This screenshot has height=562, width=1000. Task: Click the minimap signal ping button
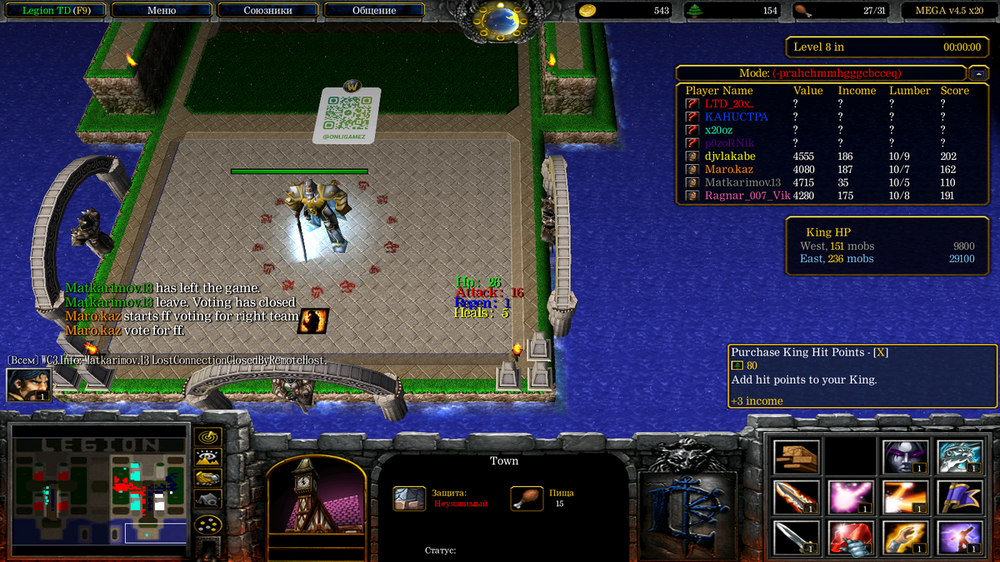pos(208,437)
